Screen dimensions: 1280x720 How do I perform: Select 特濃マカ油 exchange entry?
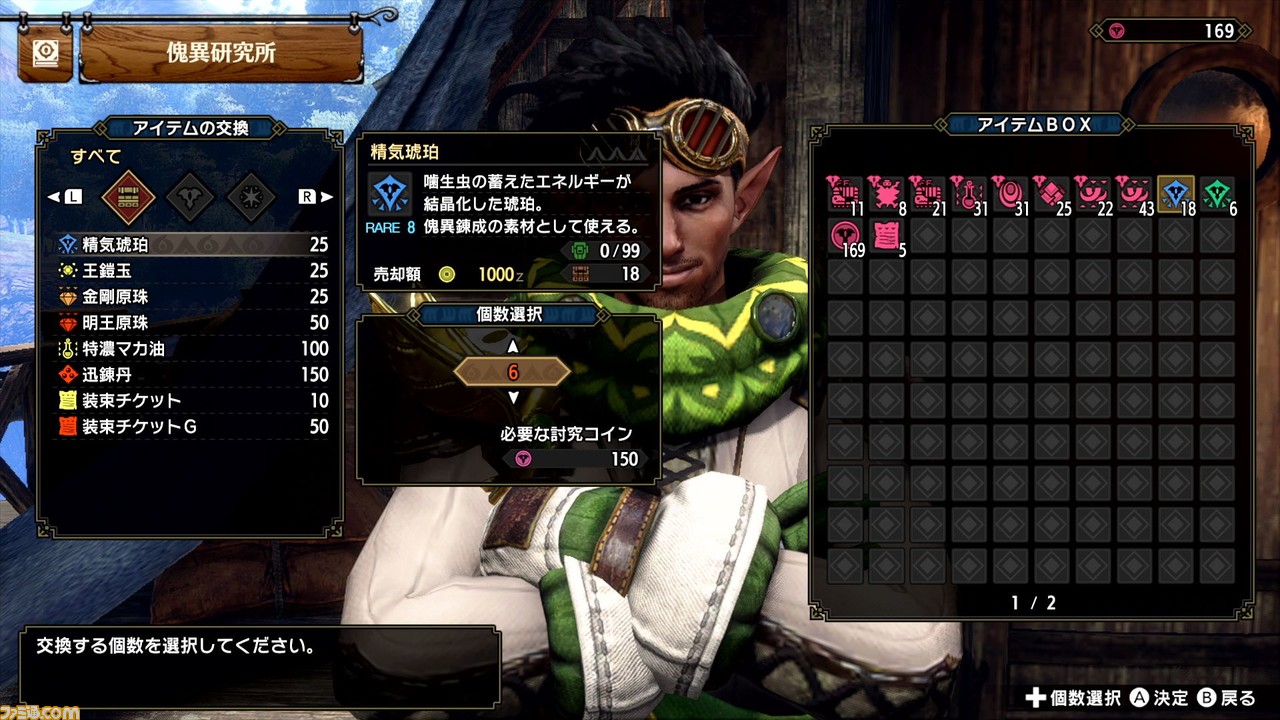(190, 349)
